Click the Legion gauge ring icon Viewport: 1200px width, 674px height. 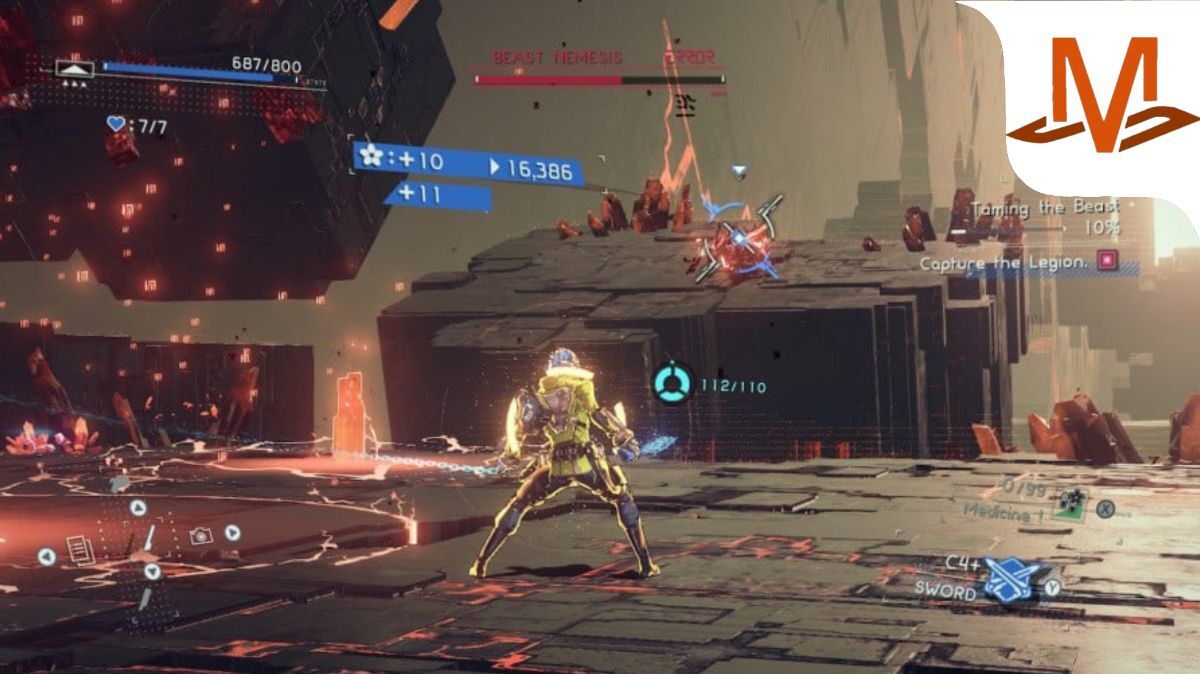(x=672, y=383)
